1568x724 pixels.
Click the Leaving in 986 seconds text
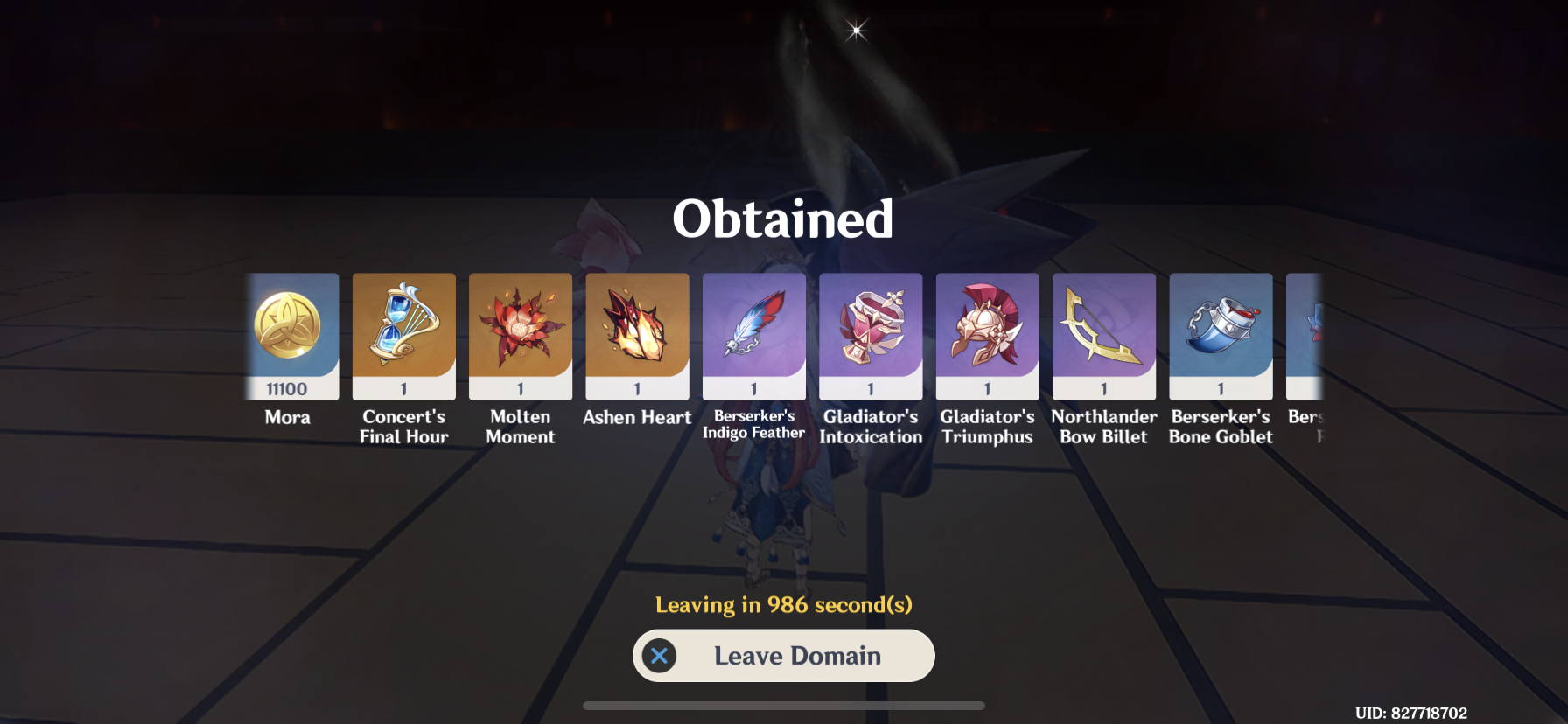click(783, 603)
